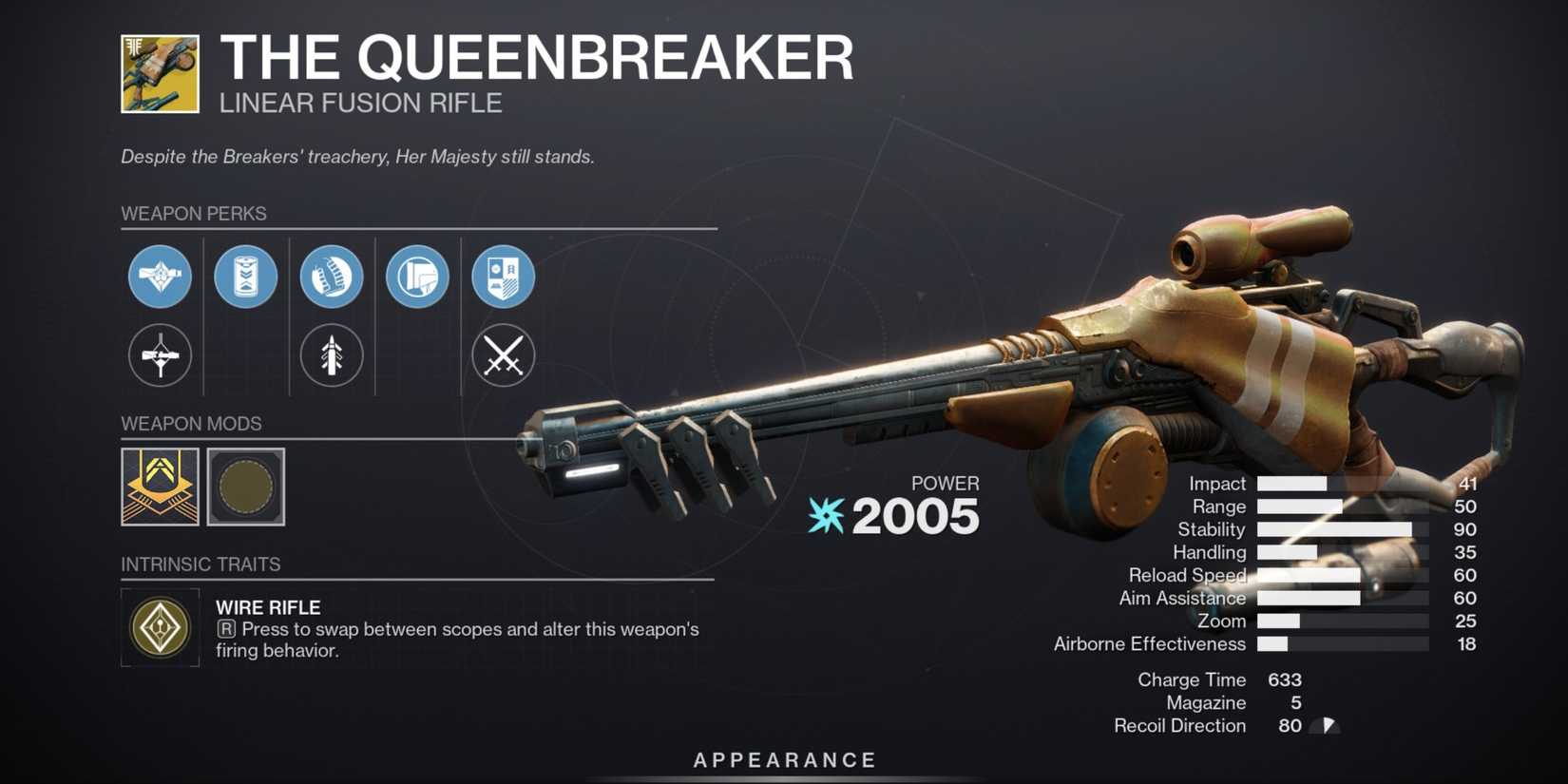Screen dimensions: 1568x784
Task: Select the battery-shaped magazine perk icon
Action: (245, 277)
